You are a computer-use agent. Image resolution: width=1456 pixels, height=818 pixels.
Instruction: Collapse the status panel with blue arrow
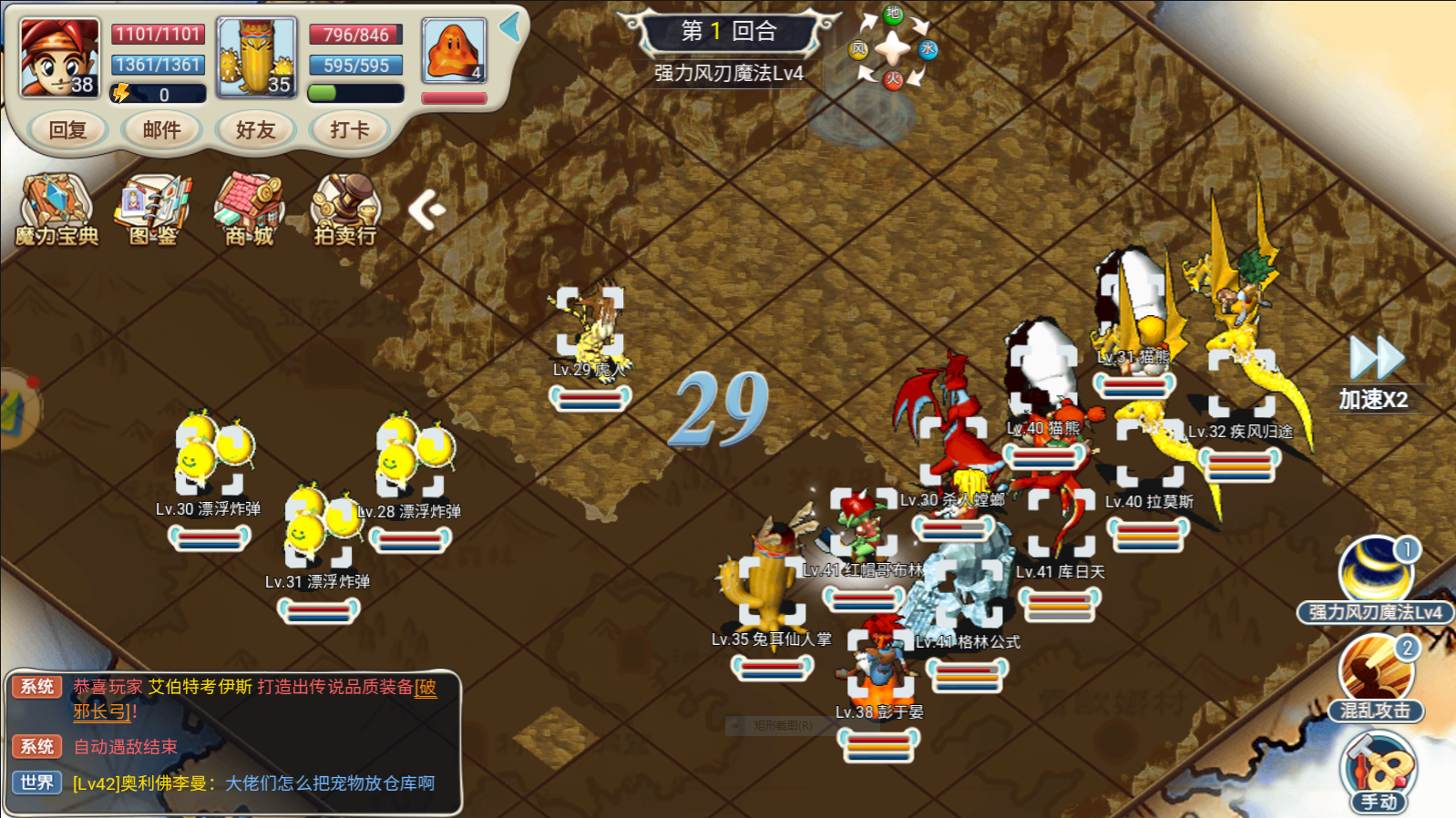point(510,26)
